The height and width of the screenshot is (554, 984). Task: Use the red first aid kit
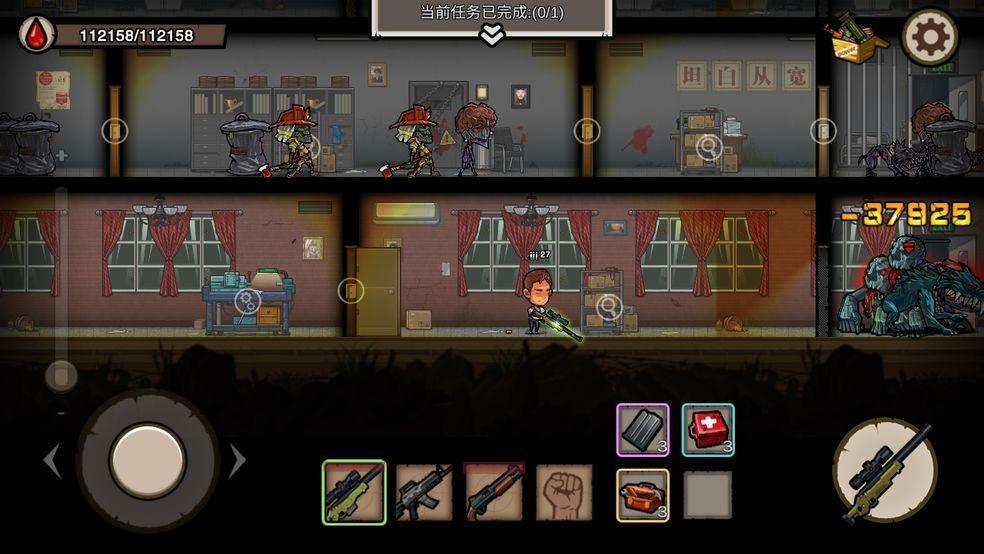point(708,430)
